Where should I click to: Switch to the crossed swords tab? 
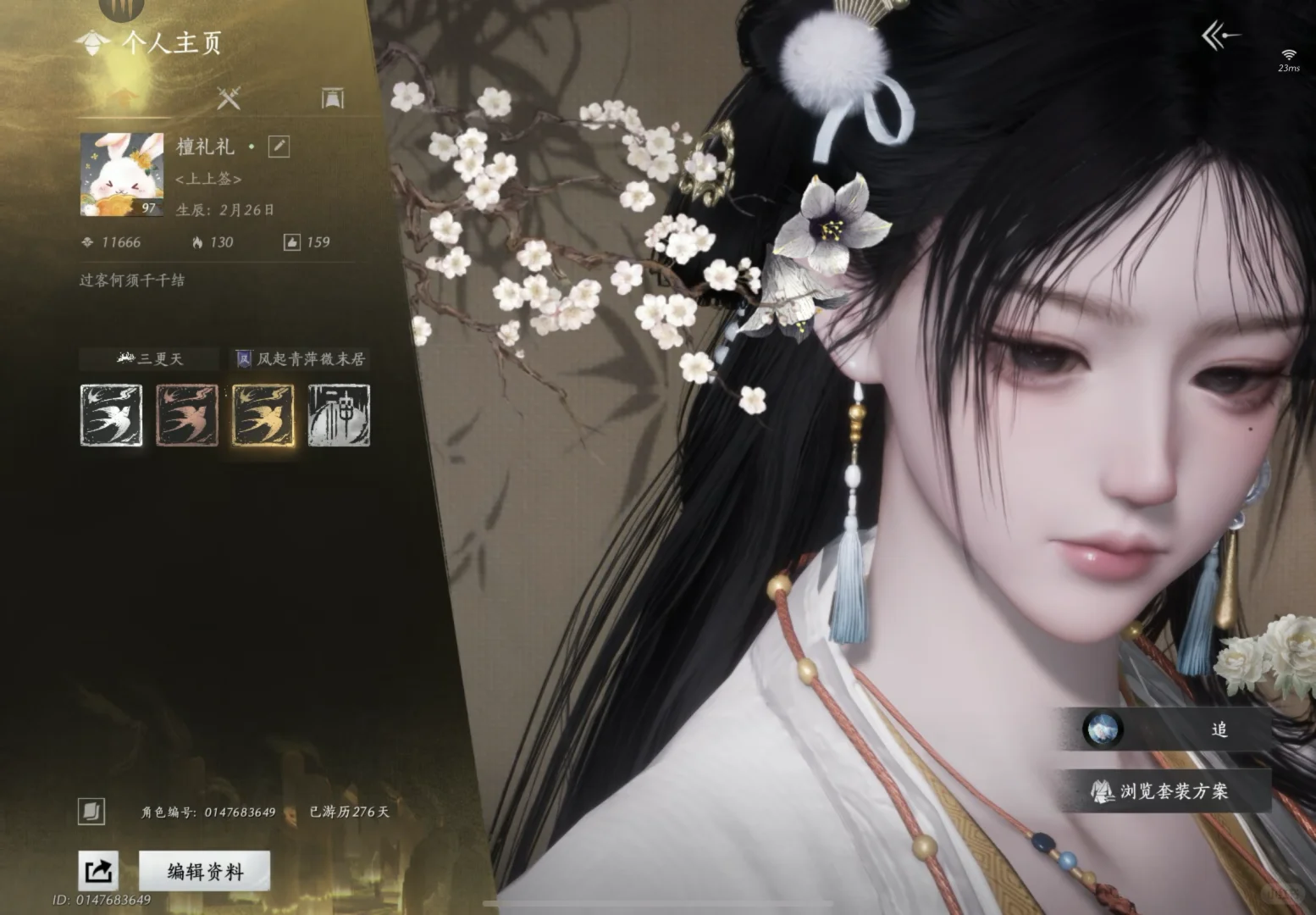[x=229, y=98]
